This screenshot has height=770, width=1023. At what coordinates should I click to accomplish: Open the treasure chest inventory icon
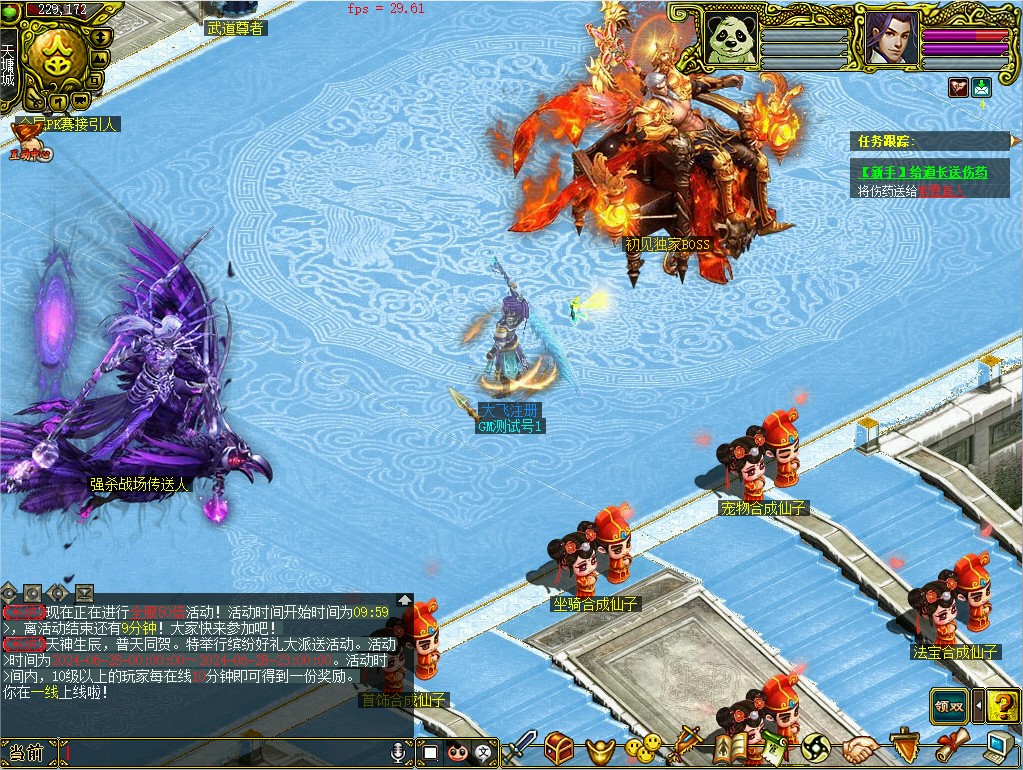[x=559, y=746]
